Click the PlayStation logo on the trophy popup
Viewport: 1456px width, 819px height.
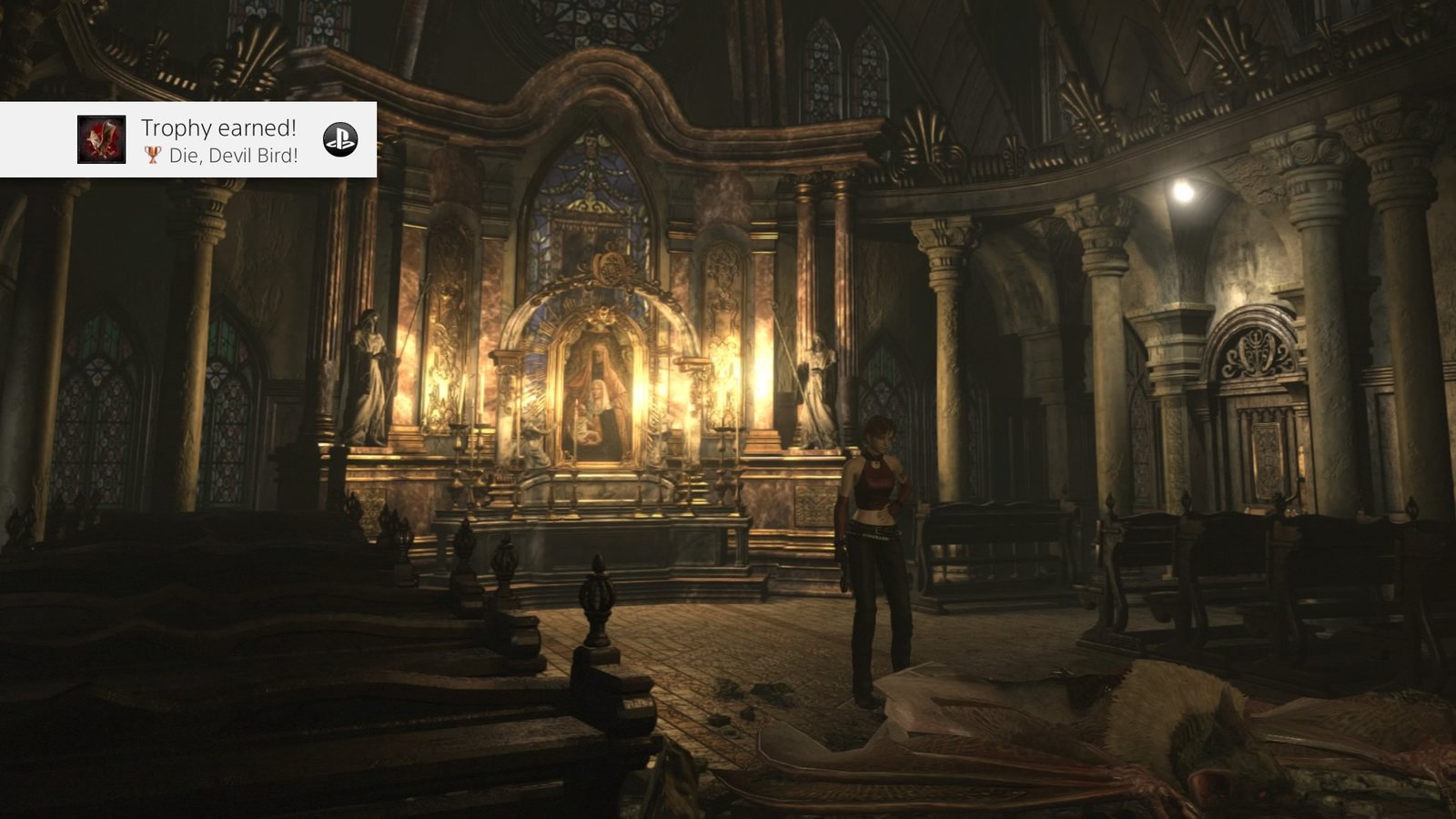(340, 139)
